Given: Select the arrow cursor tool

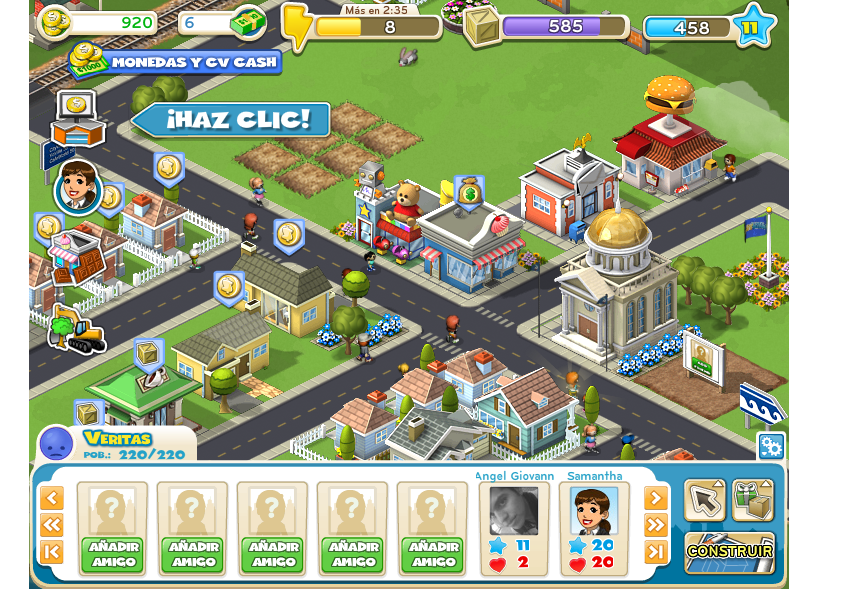Looking at the screenshot, I should click(x=705, y=500).
